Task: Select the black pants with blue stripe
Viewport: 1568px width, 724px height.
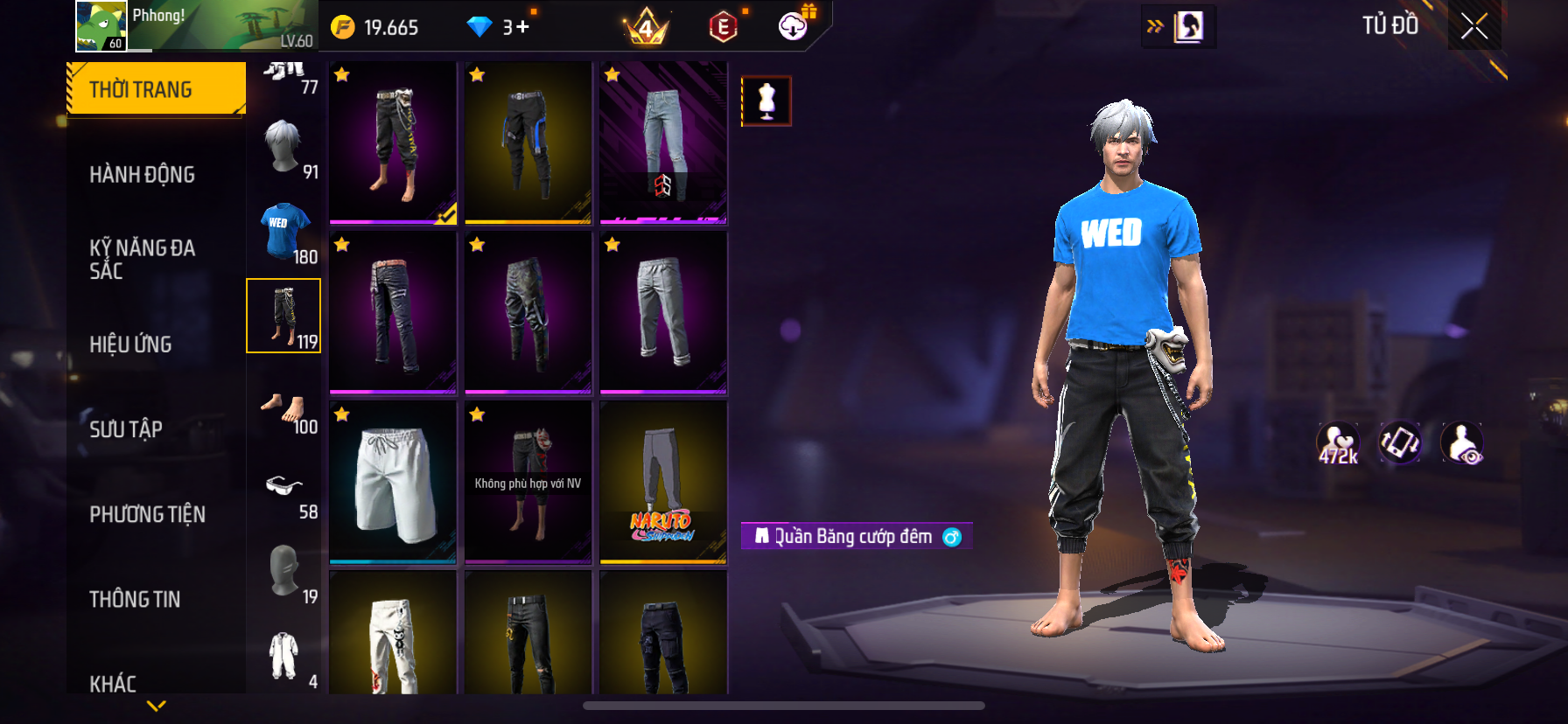Action: click(528, 143)
